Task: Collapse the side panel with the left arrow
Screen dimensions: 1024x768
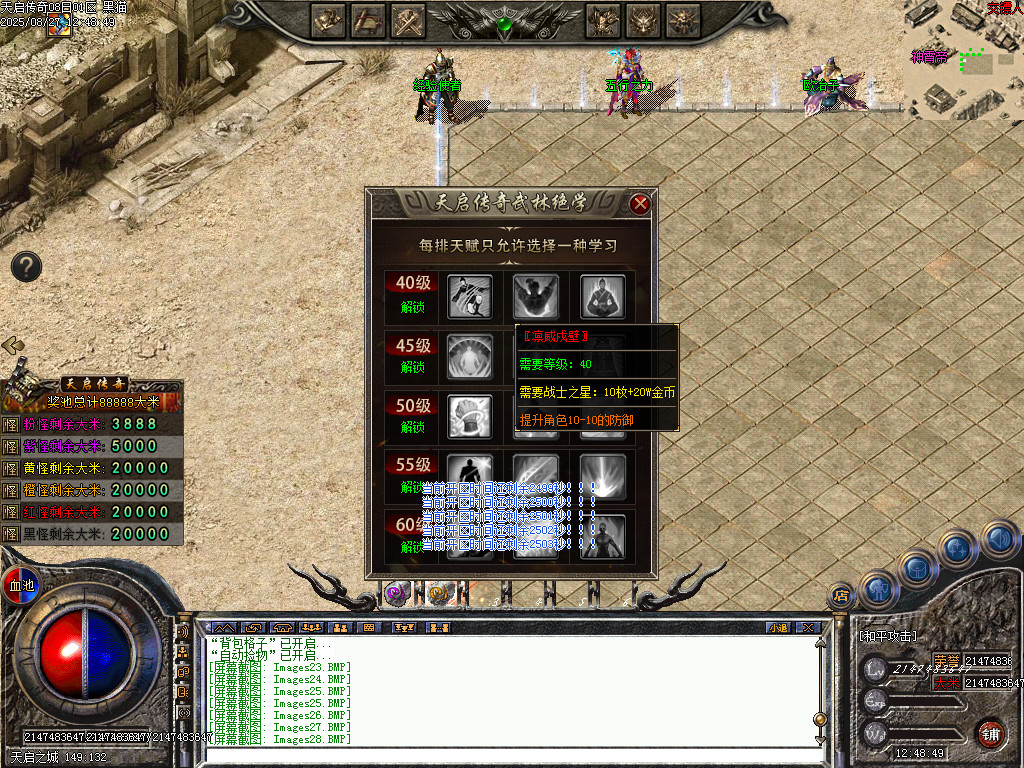Action: (13, 345)
